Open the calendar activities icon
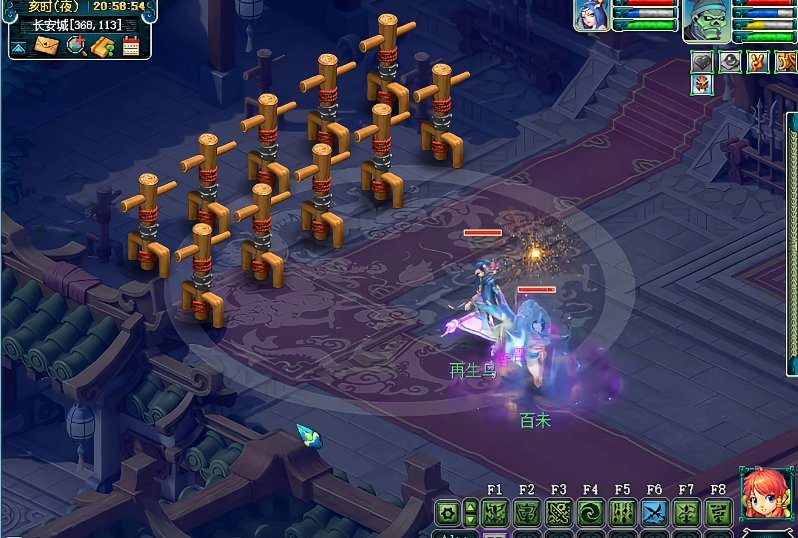 click(x=131, y=45)
